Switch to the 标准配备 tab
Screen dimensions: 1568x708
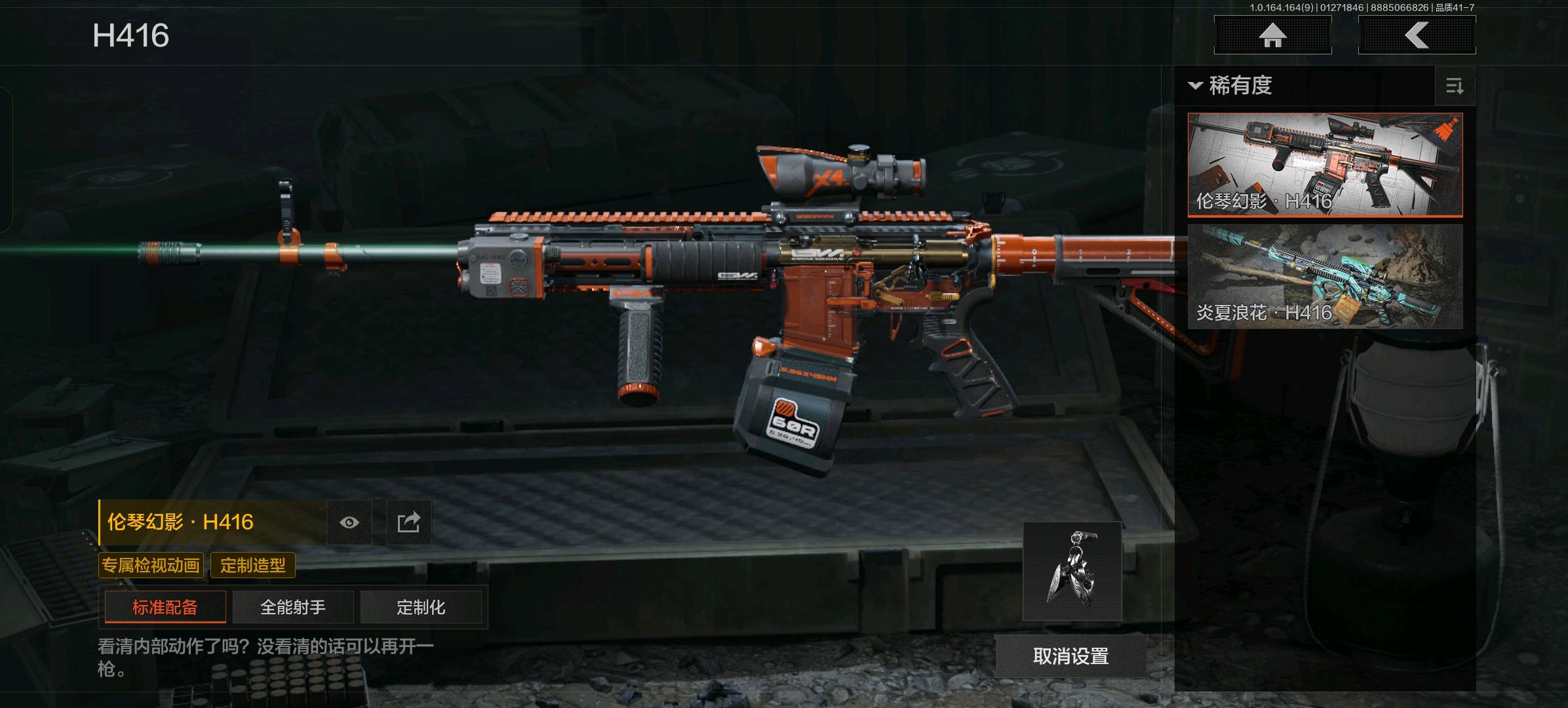click(165, 607)
